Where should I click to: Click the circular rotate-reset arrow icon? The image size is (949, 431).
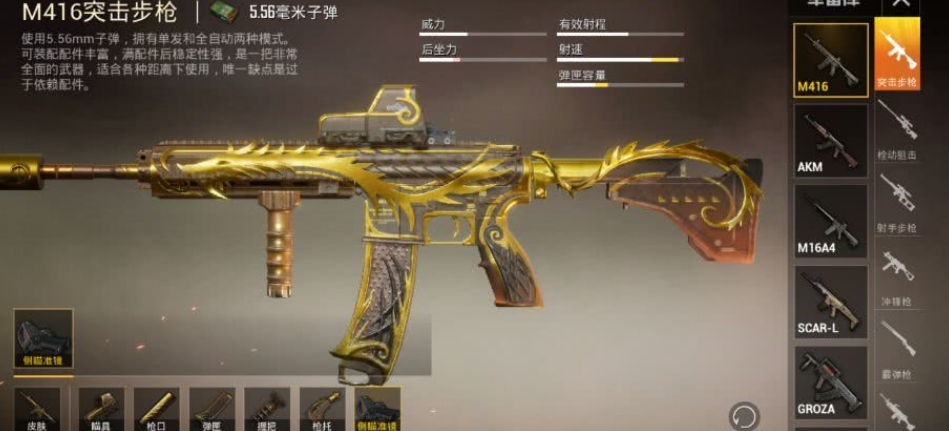click(x=742, y=415)
